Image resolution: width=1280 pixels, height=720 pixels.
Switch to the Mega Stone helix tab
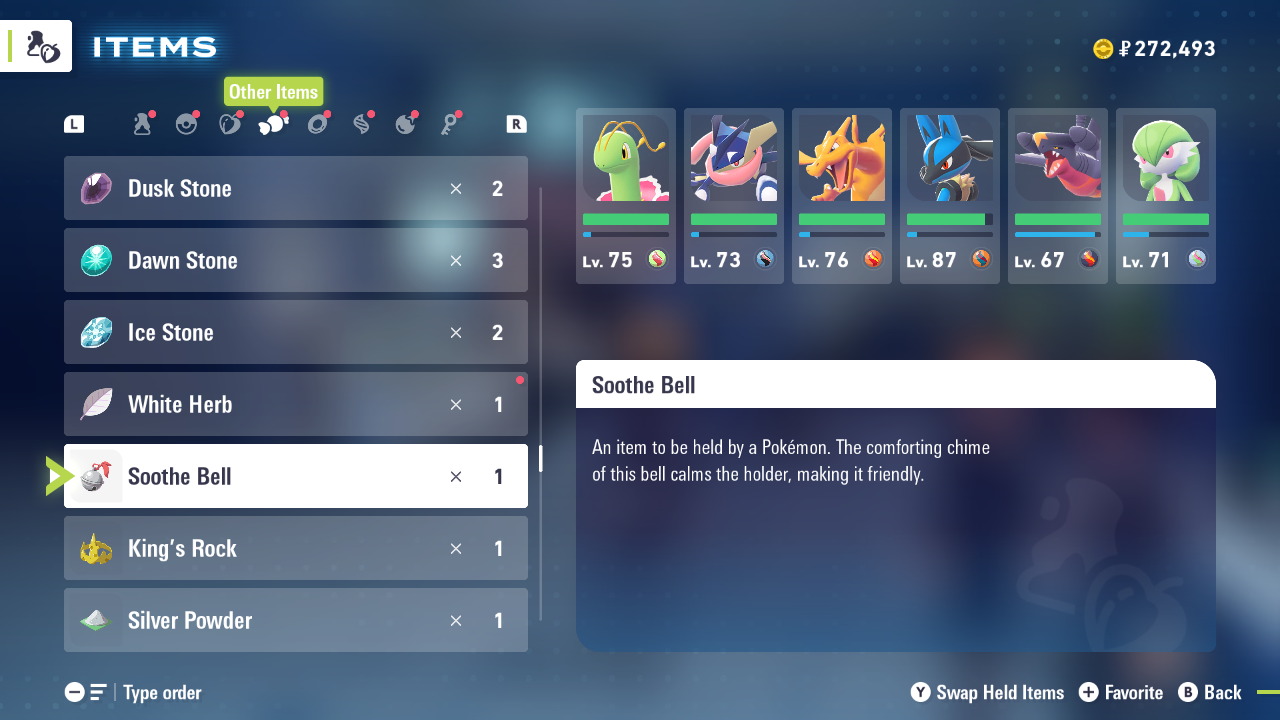362,124
